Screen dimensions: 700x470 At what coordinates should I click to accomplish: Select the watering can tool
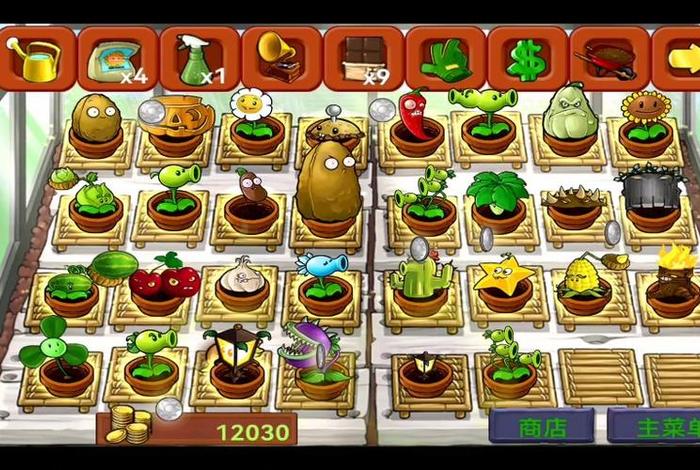point(37,58)
